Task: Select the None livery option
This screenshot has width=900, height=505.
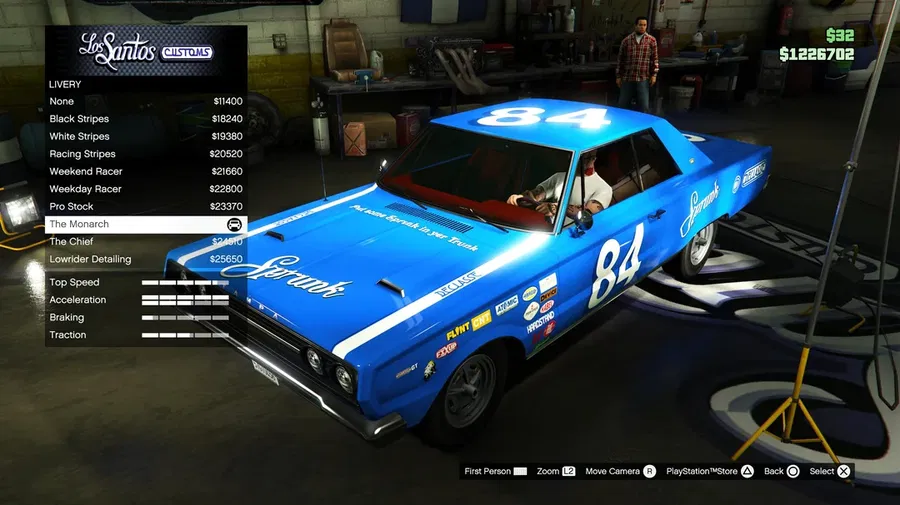Action: pyautogui.click(x=145, y=101)
